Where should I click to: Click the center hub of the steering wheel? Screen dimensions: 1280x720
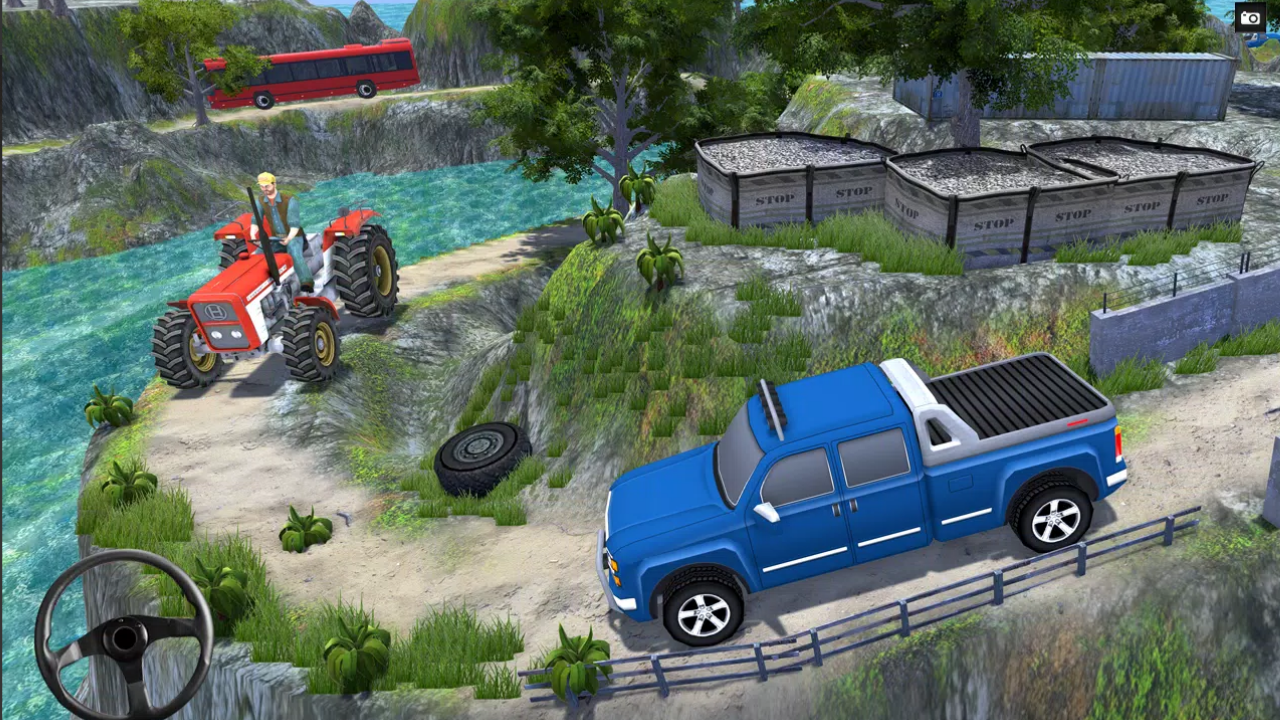tap(125, 638)
